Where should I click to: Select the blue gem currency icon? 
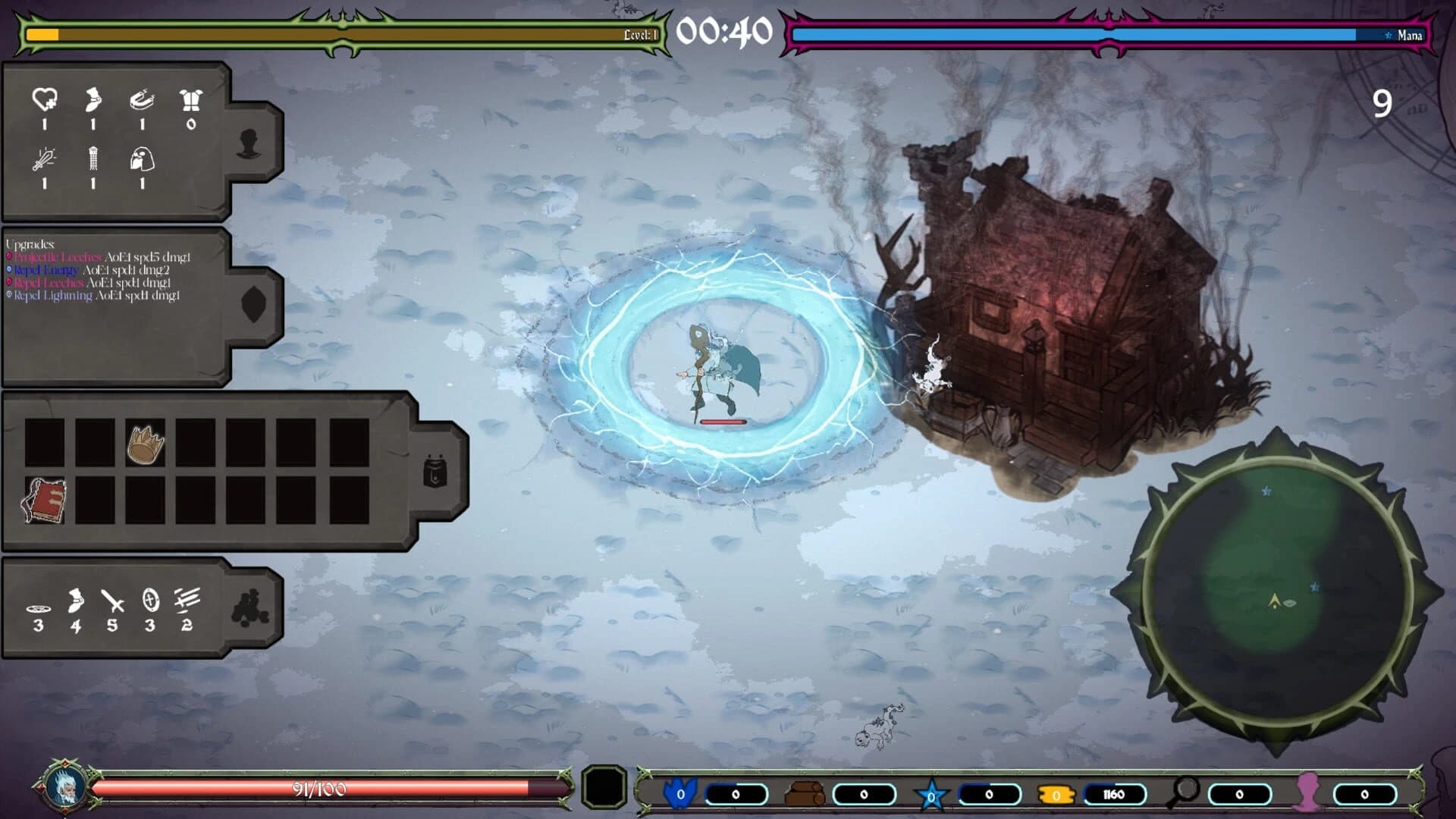point(682,792)
